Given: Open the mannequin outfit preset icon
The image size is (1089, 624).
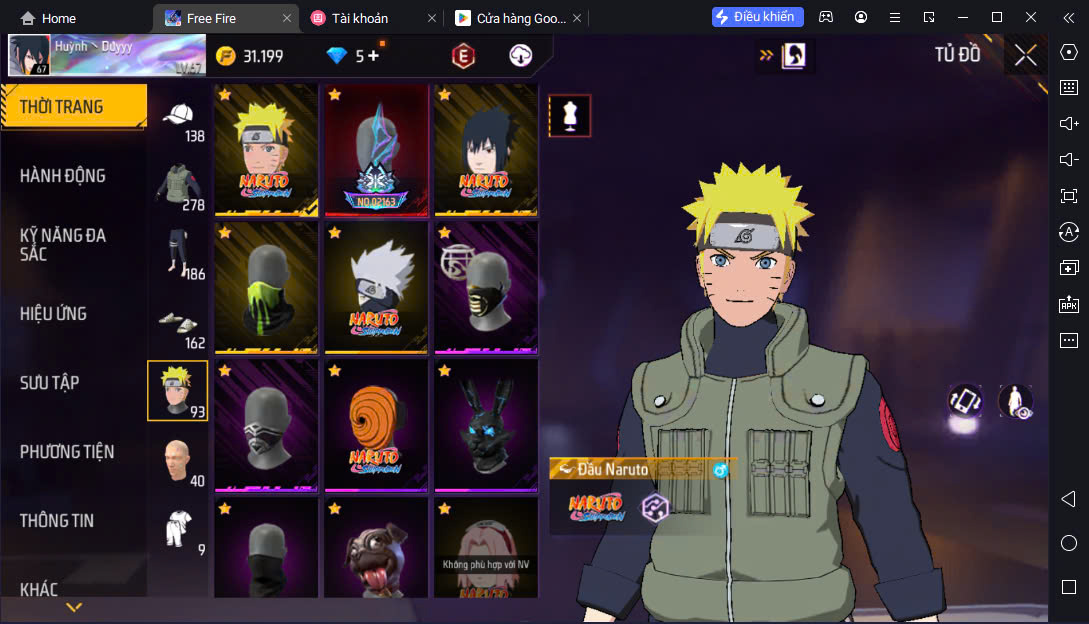Looking at the screenshot, I should 569,116.
